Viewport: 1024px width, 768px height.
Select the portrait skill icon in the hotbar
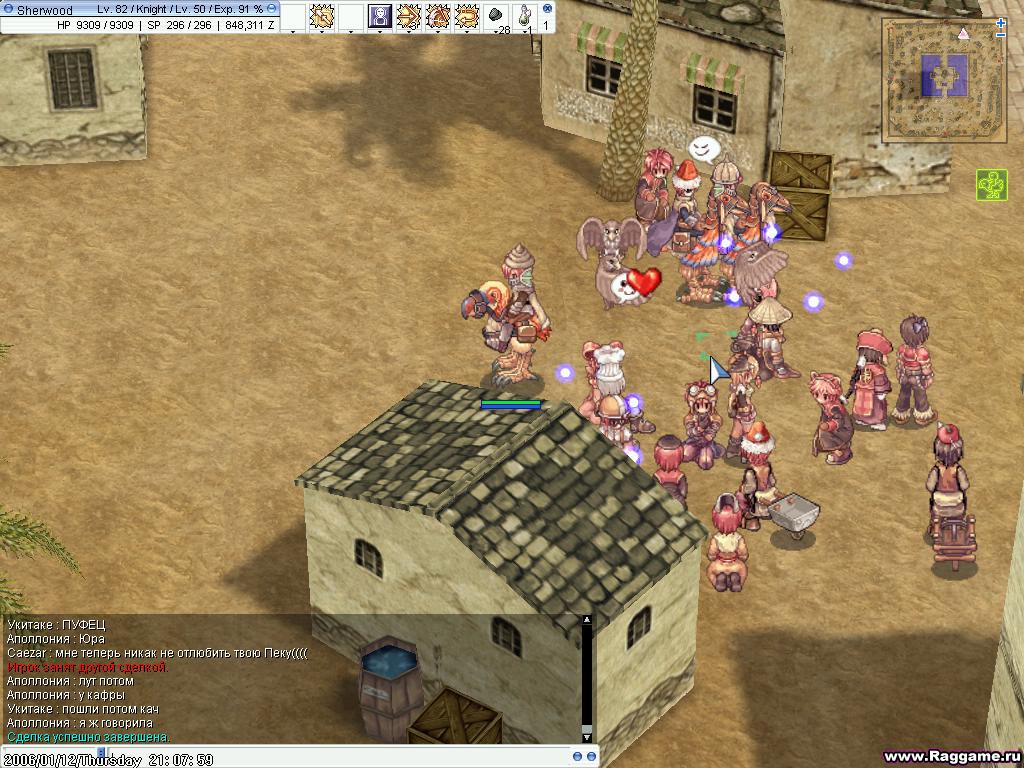(x=380, y=16)
